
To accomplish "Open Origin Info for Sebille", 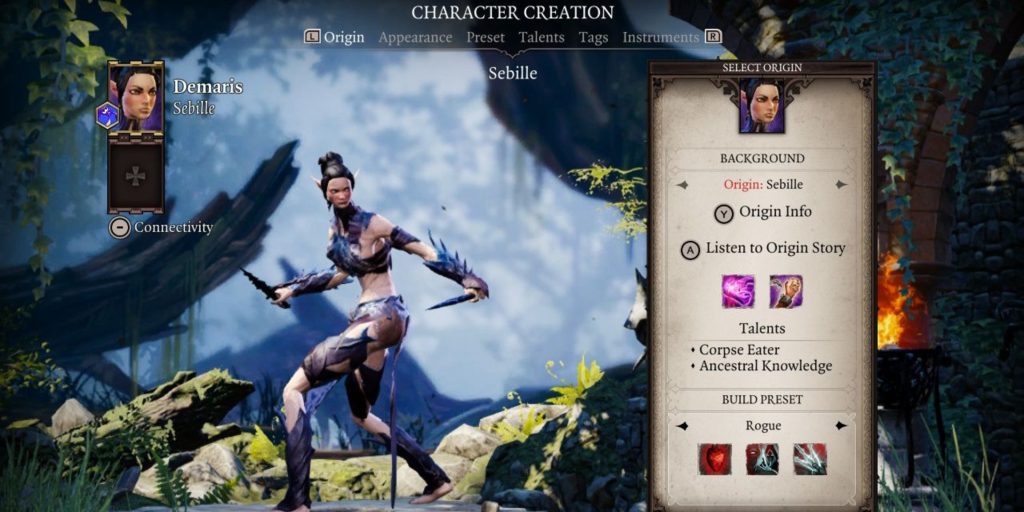I will click(x=762, y=213).
